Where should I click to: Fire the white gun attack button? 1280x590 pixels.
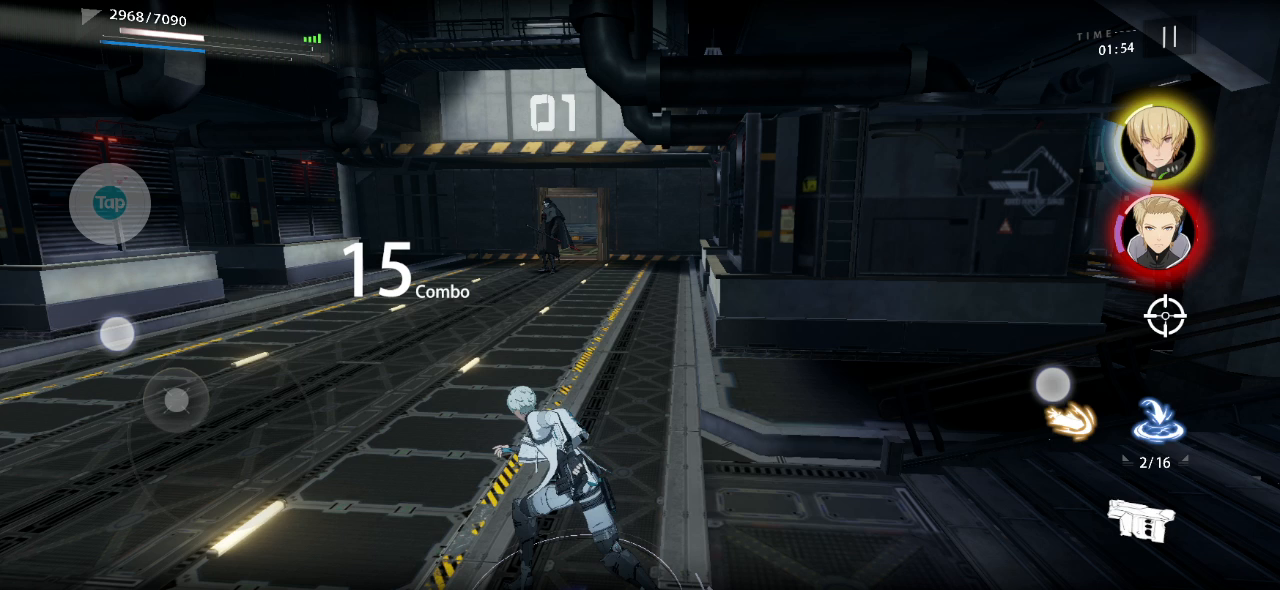(1141, 520)
